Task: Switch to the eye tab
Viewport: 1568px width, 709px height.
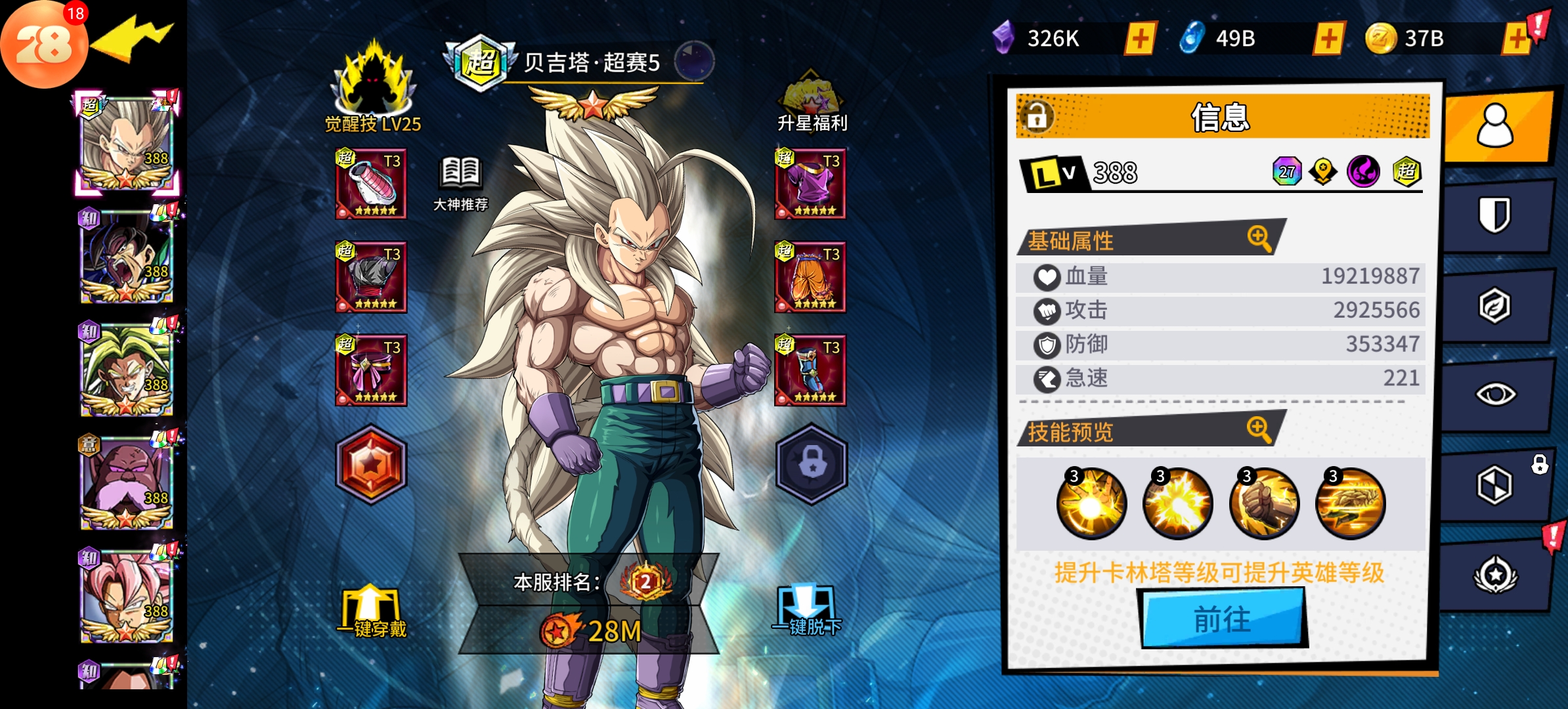Action: click(x=1495, y=395)
